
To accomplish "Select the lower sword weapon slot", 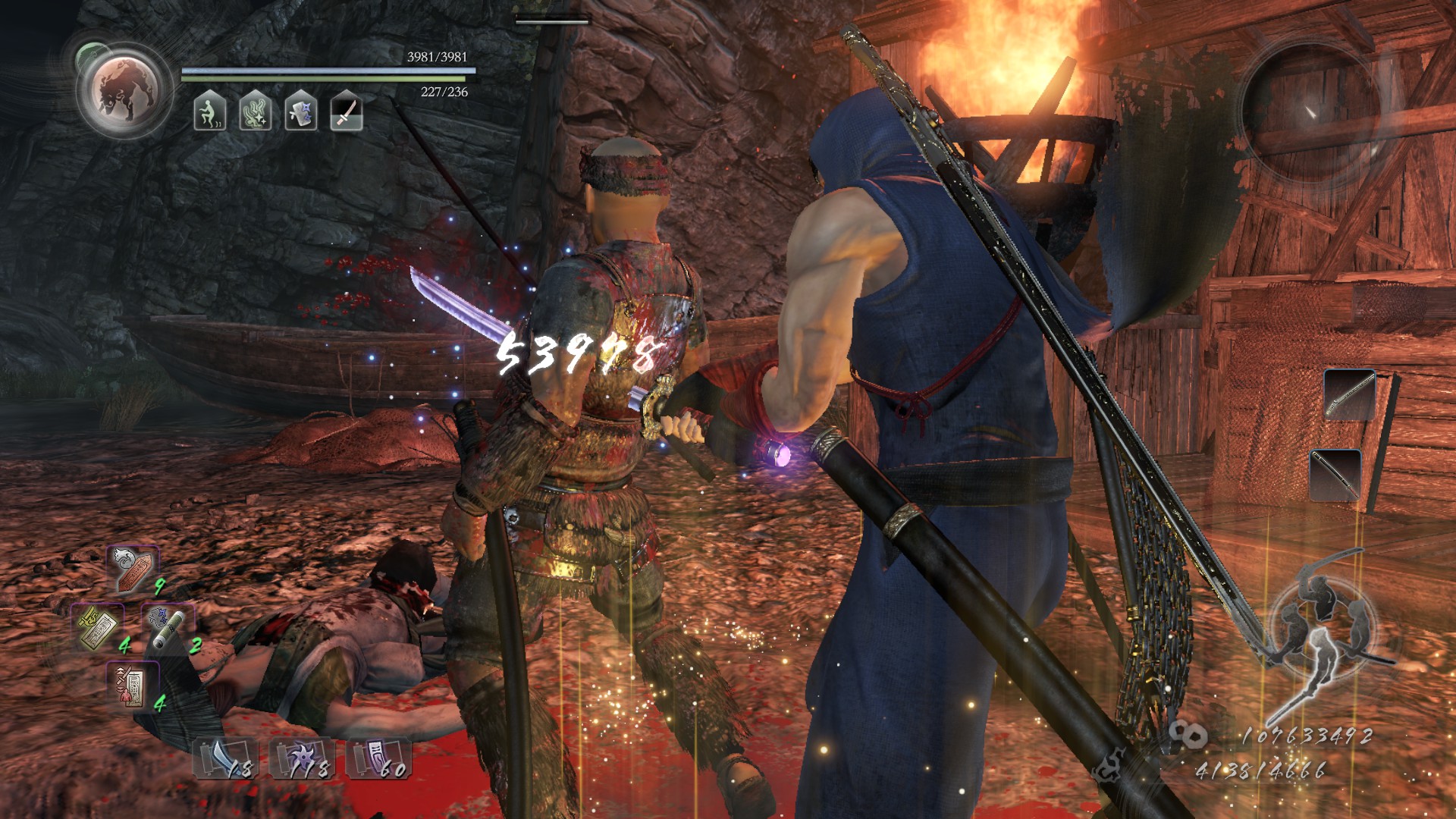I will [x=1335, y=475].
